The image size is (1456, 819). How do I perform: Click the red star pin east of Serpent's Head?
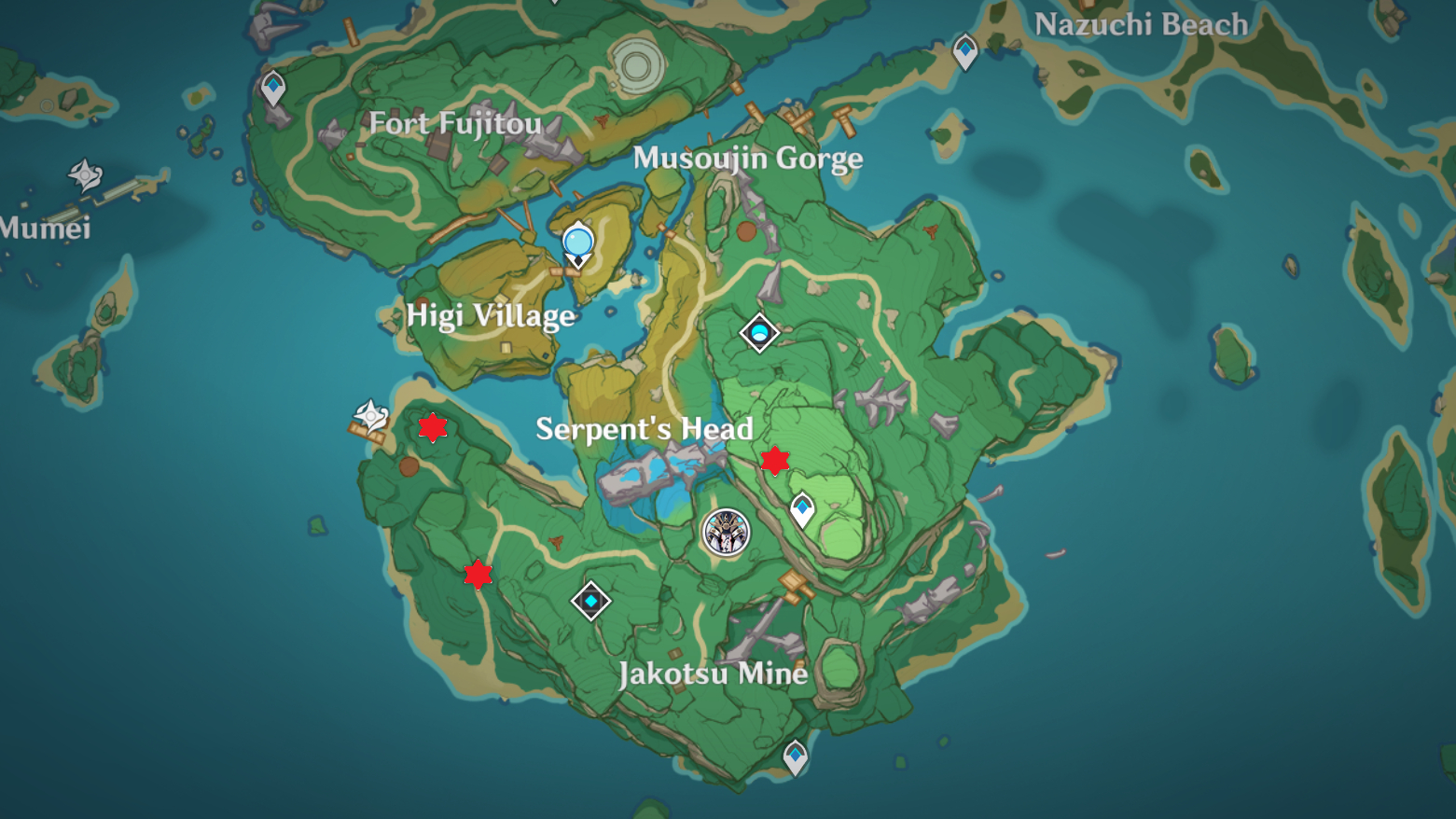[x=775, y=460]
